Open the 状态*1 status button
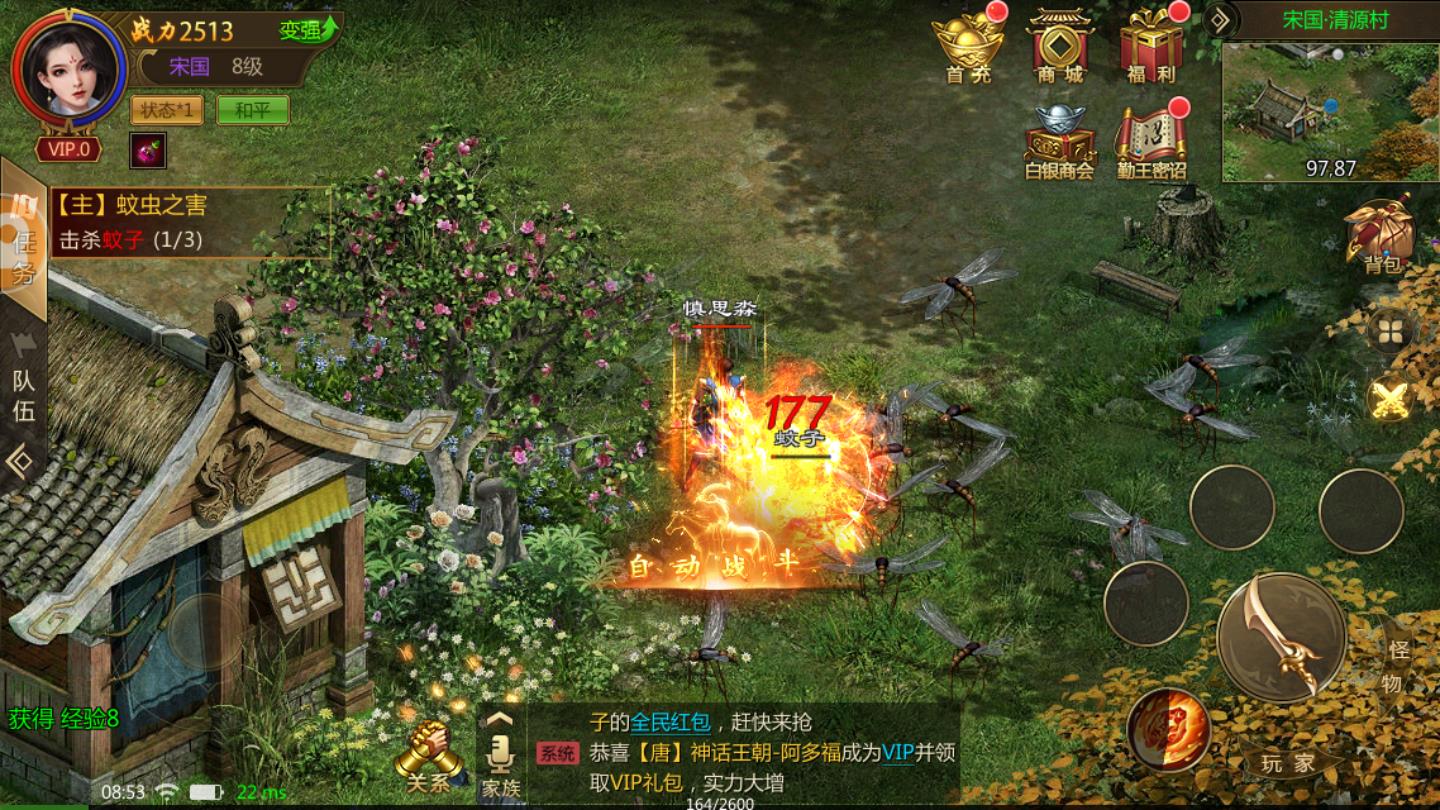1440x810 pixels. 166,110
